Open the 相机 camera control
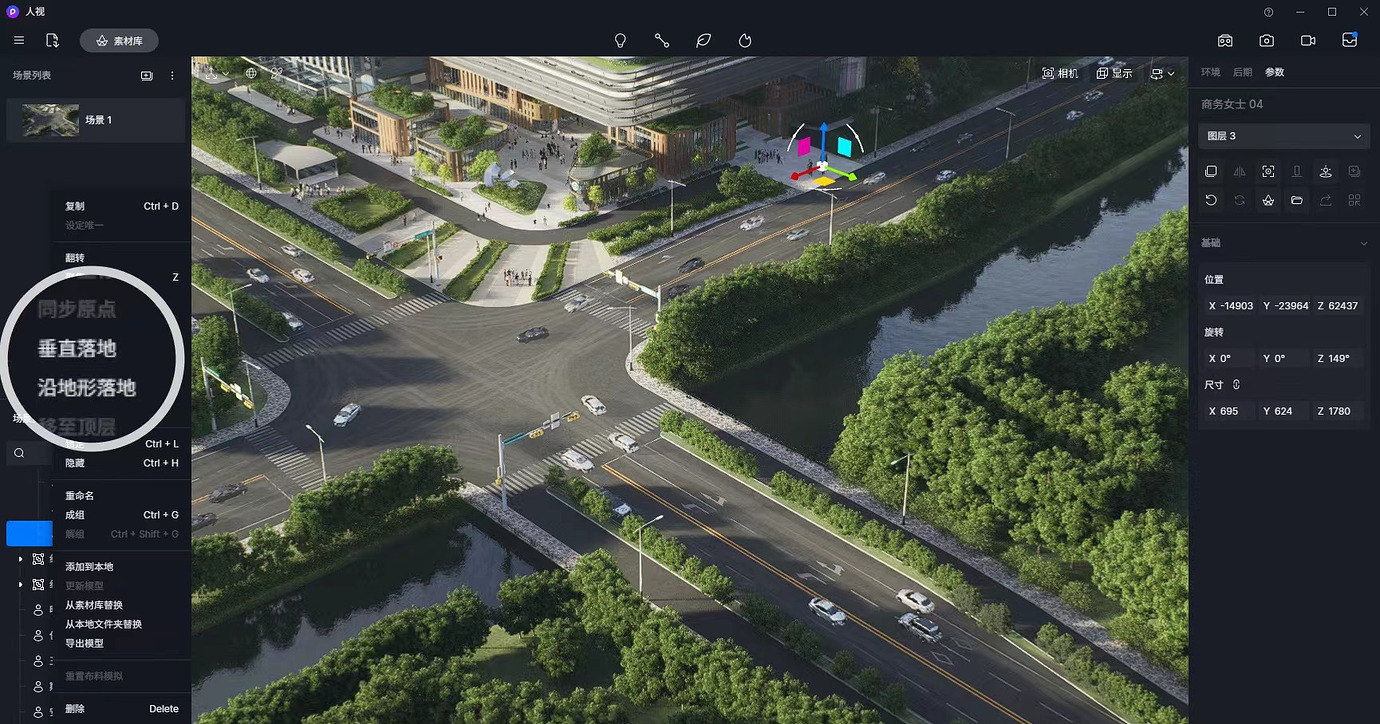The height and width of the screenshot is (724, 1380). [x=1060, y=74]
